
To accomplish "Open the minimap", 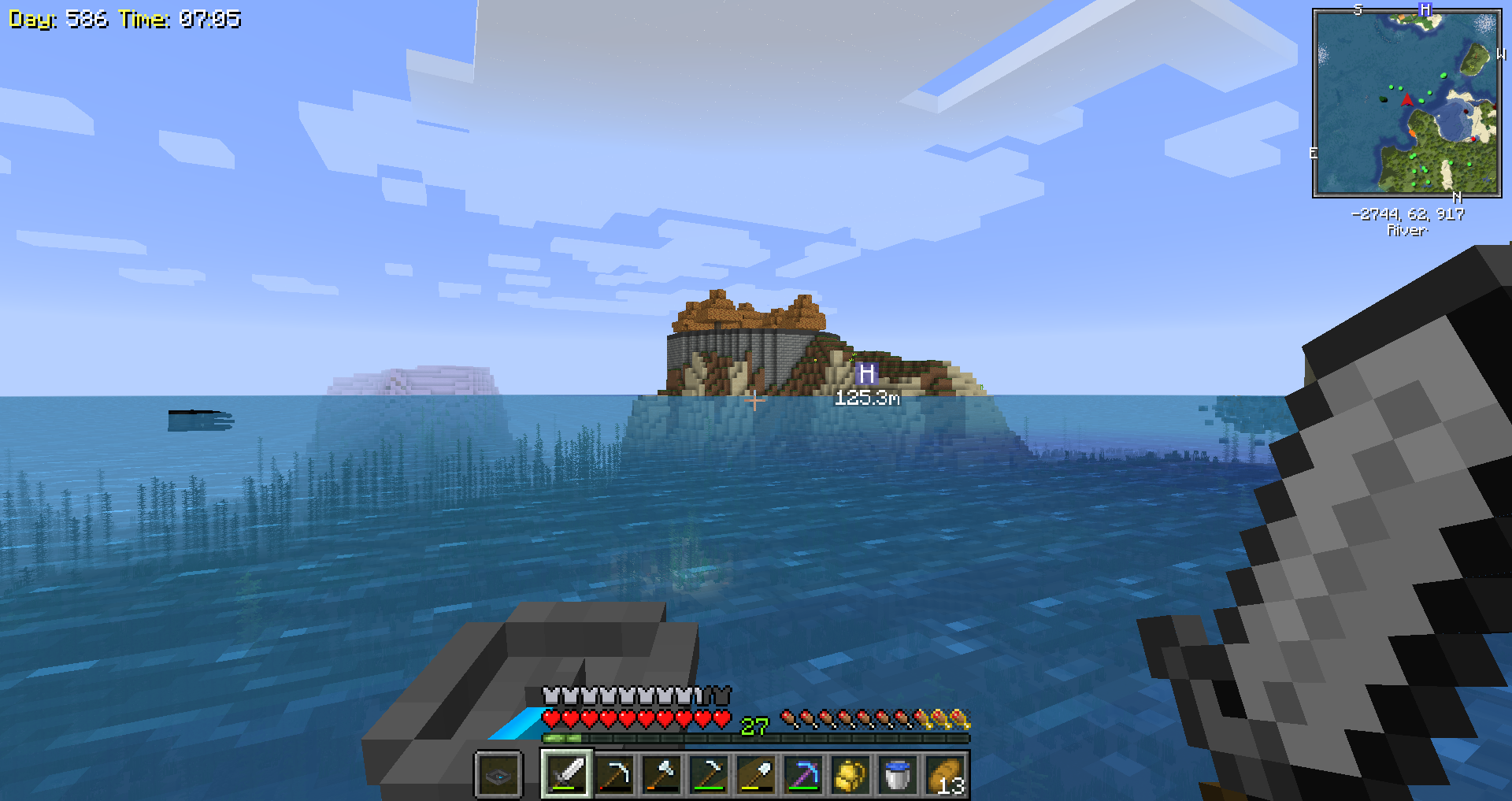I will pyautogui.click(x=1406, y=102).
